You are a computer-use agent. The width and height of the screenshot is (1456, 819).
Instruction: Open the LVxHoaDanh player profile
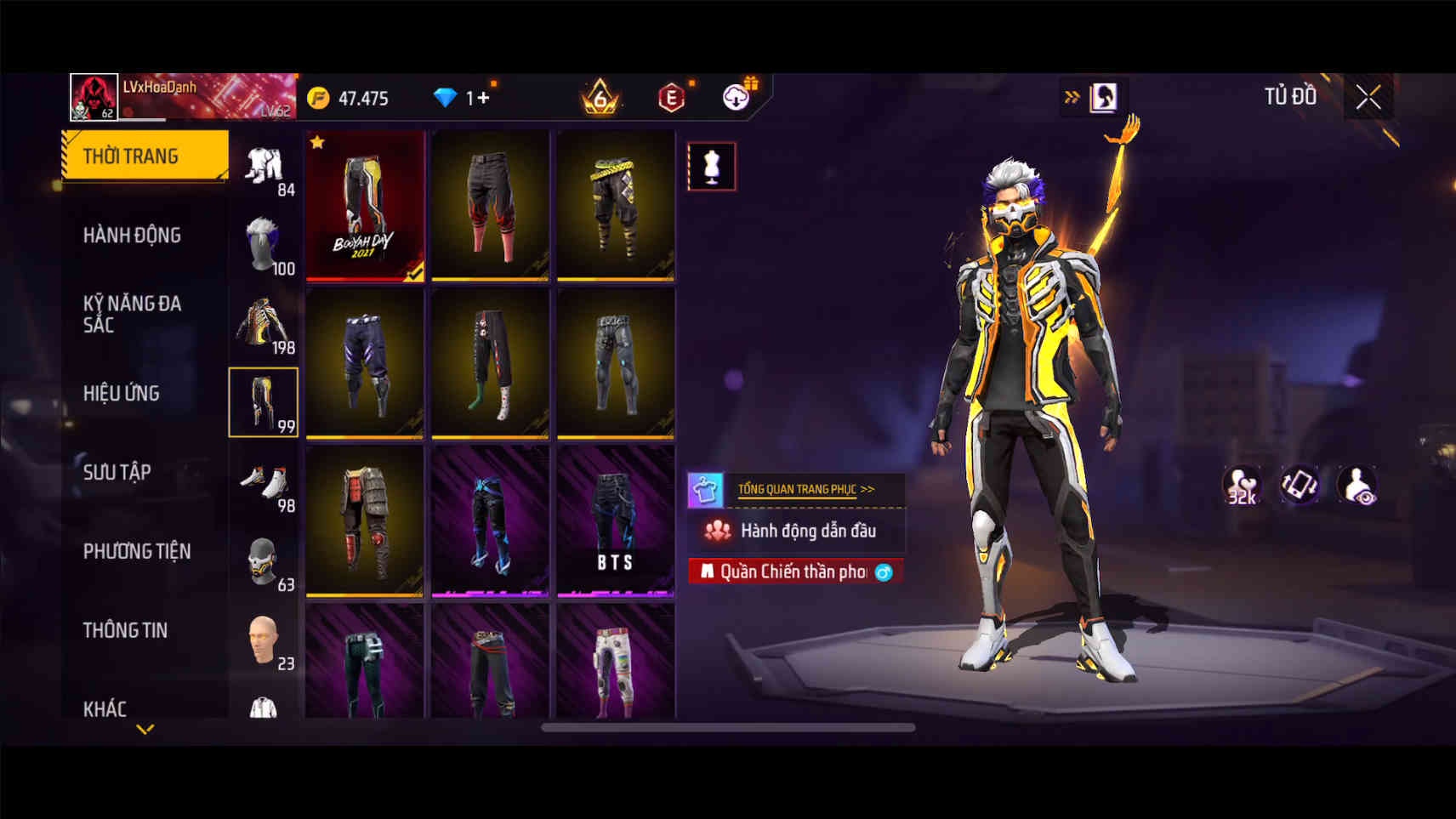pos(93,97)
